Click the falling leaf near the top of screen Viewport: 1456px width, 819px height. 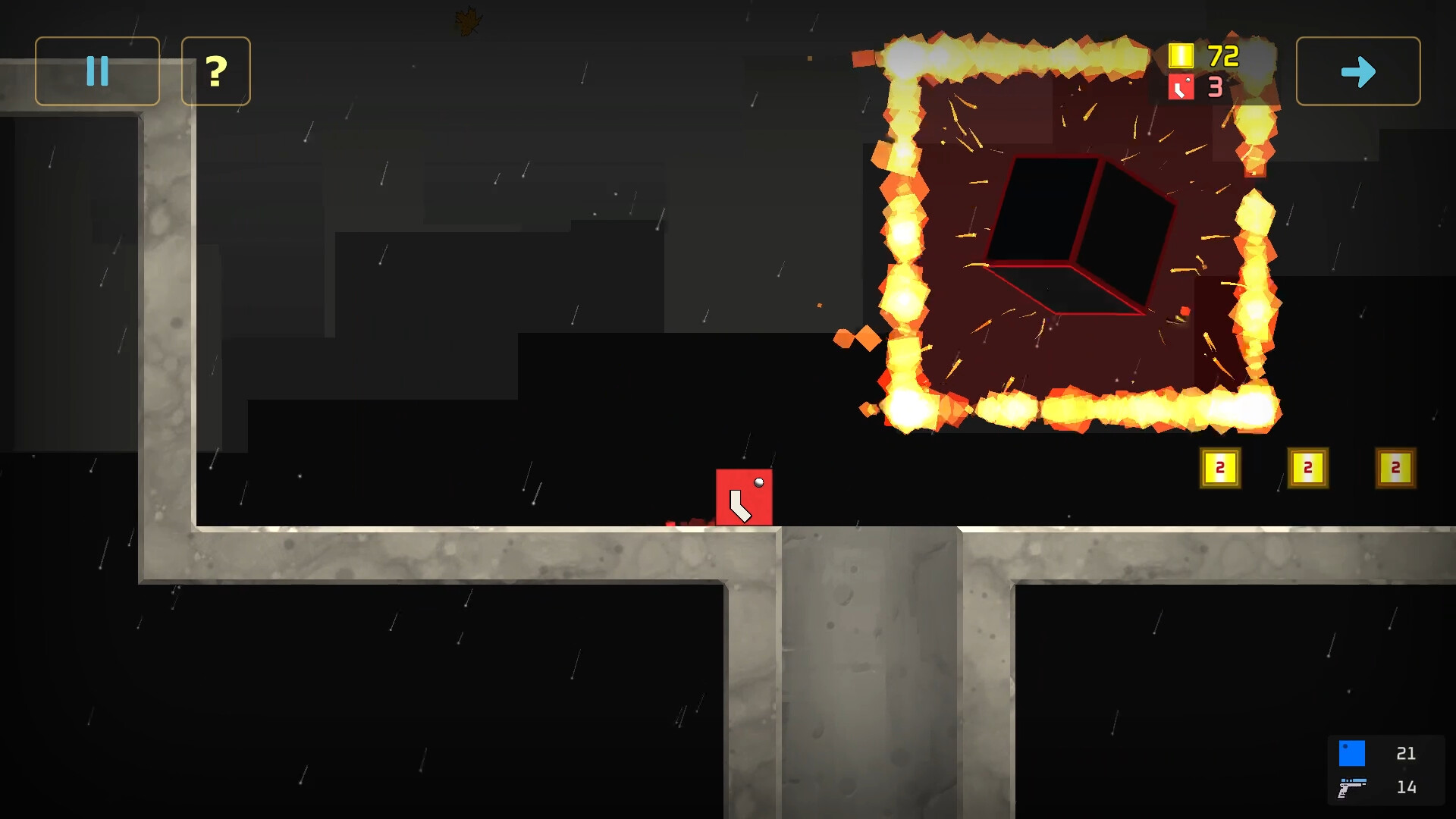tap(468, 18)
